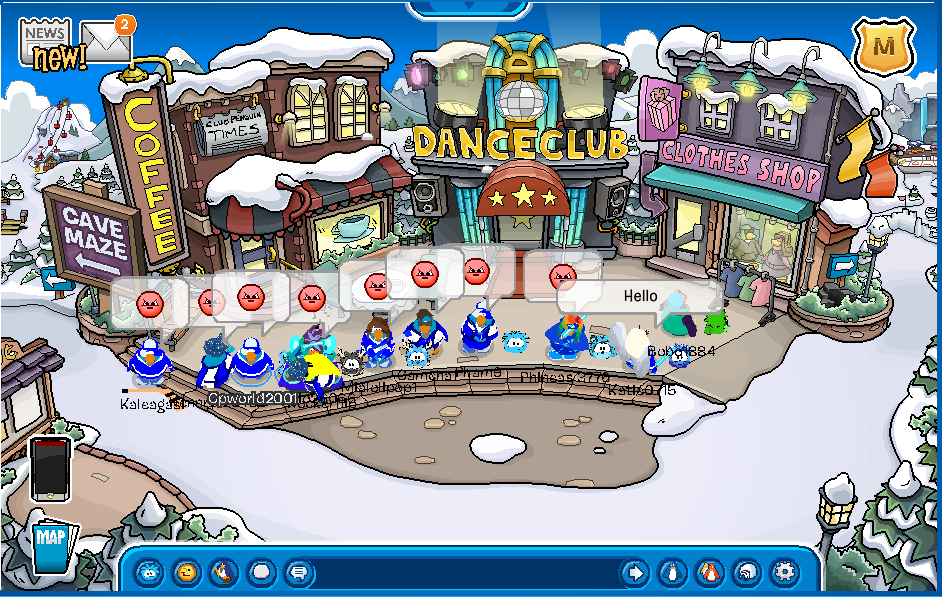Click the gold moderator M badge
Image resolution: width=942 pixels, height=597 pixels.
pyautogui.click(x=883, y=44)
